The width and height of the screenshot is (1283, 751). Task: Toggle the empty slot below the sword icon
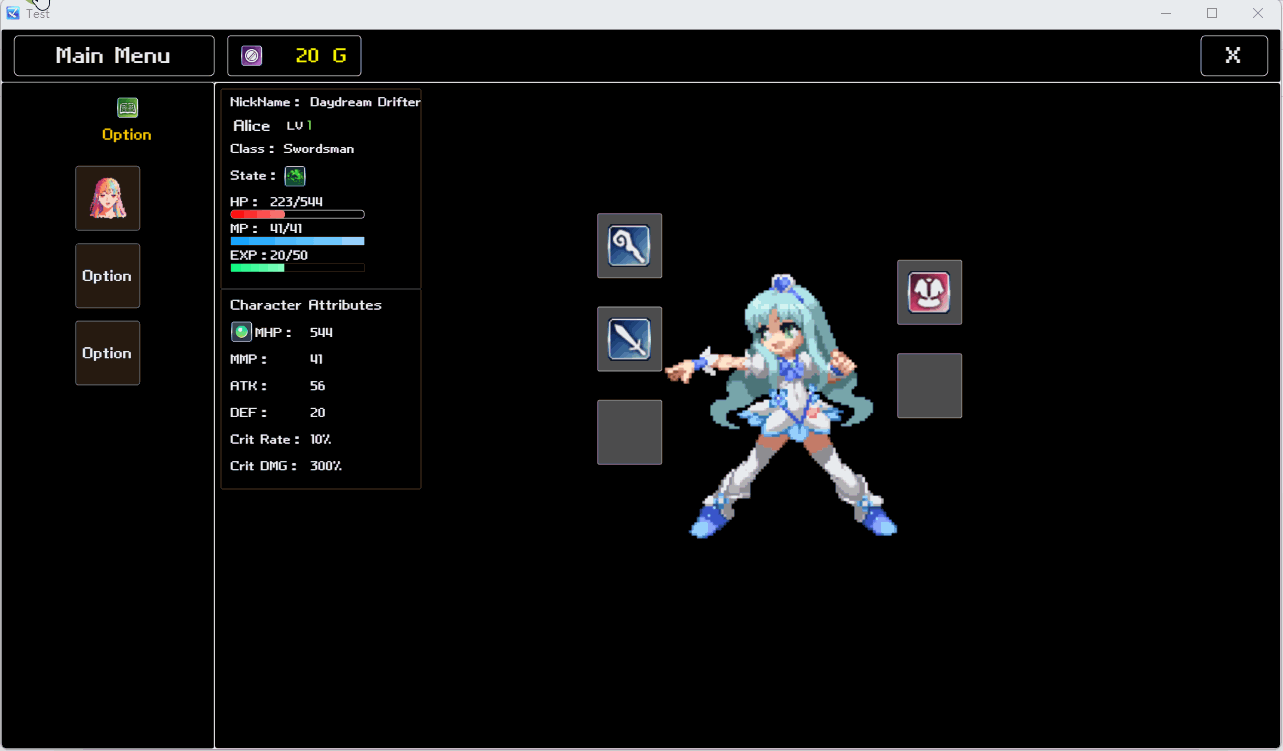(x=629, y=432)
